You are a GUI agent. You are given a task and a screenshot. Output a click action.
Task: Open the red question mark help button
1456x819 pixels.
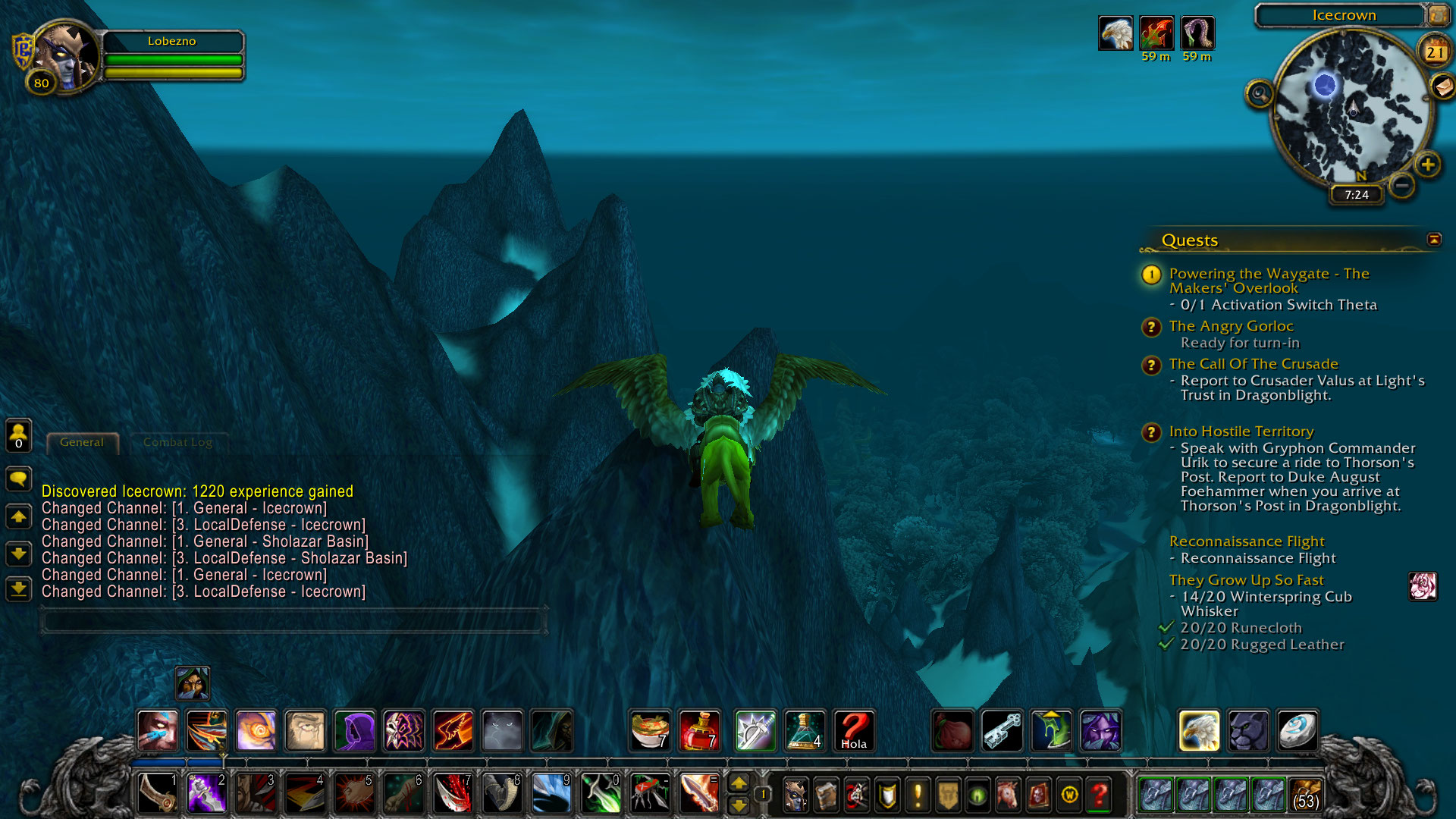[x=1100, y=795]
